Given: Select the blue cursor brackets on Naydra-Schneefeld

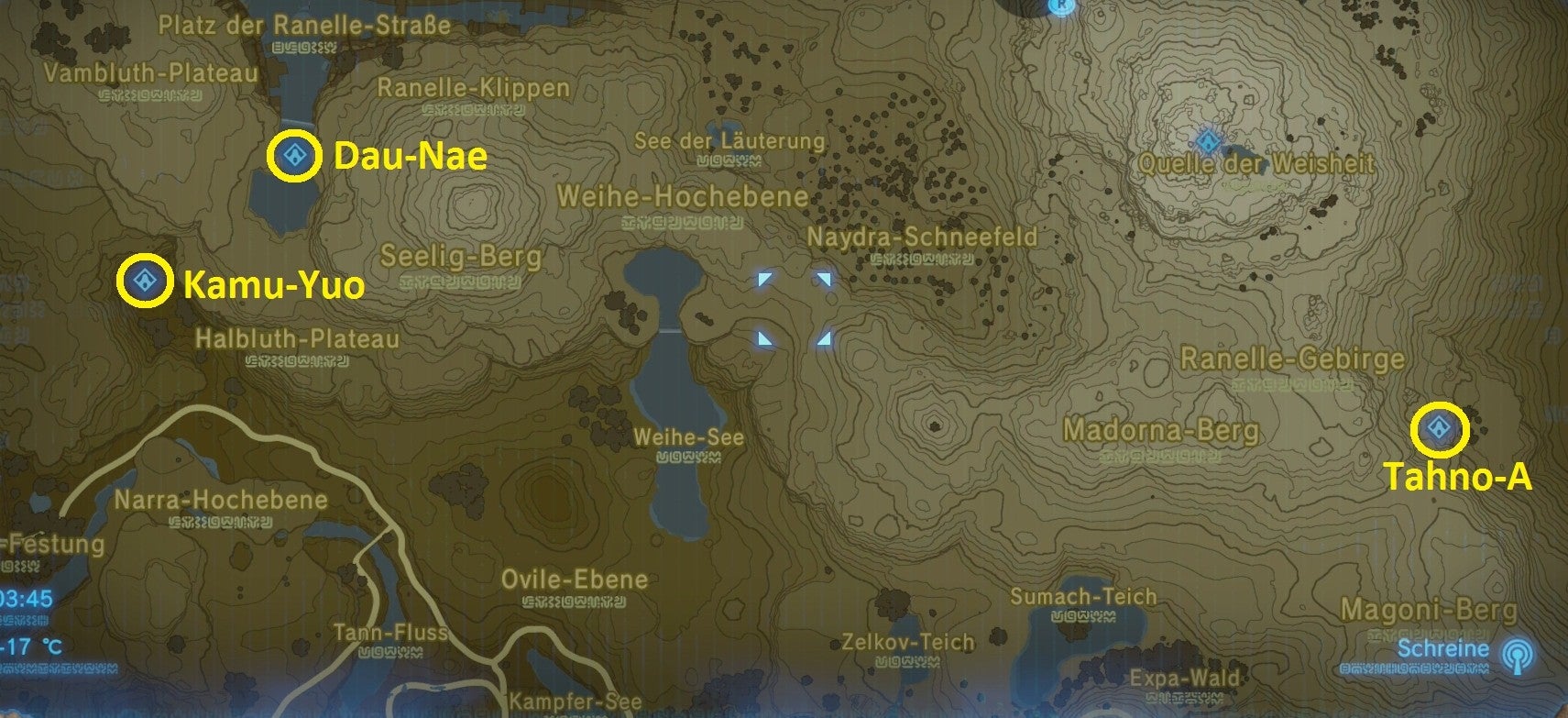Looking at the screenshot, I should pos(794,308).
